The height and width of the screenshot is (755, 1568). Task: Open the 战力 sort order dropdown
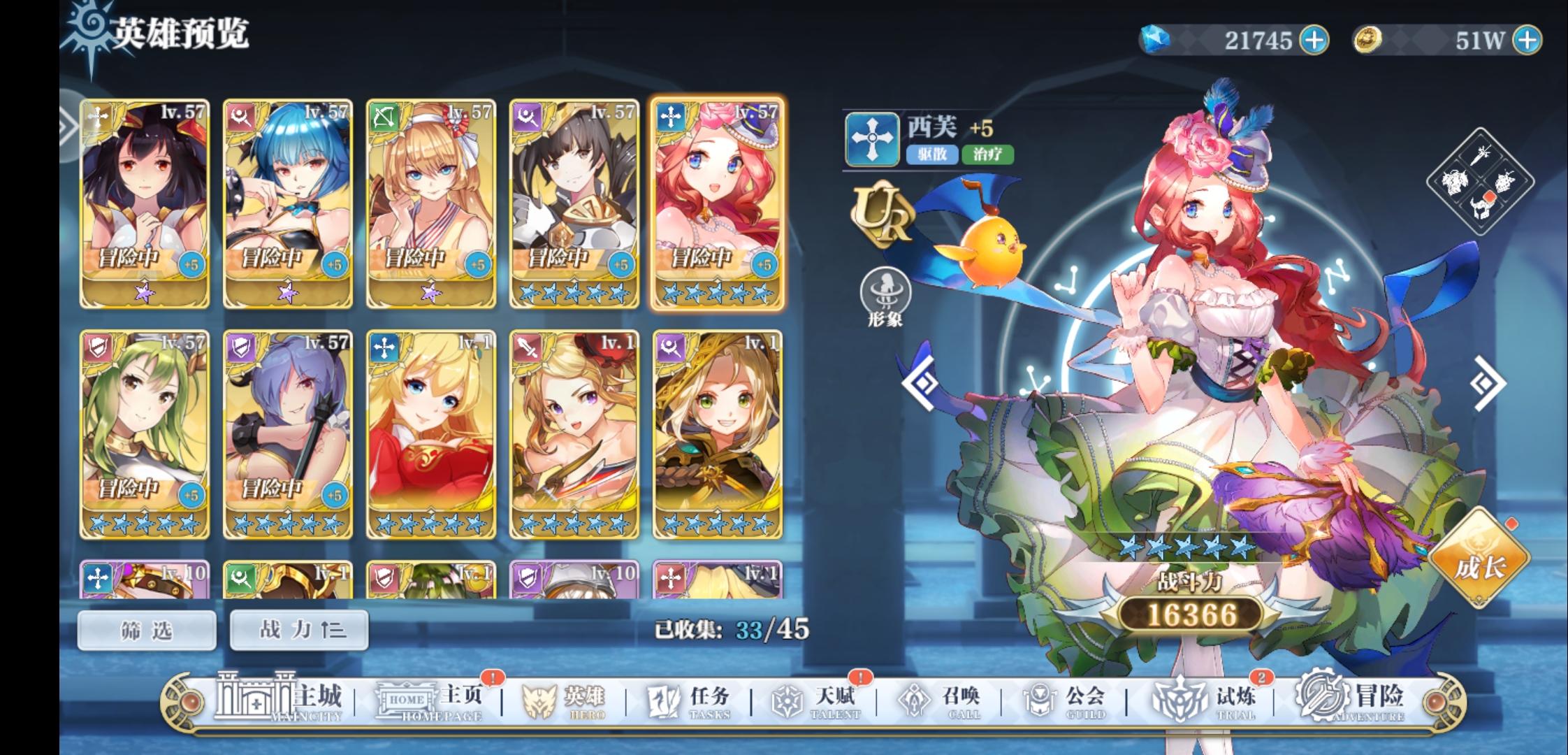coord(298,628)
